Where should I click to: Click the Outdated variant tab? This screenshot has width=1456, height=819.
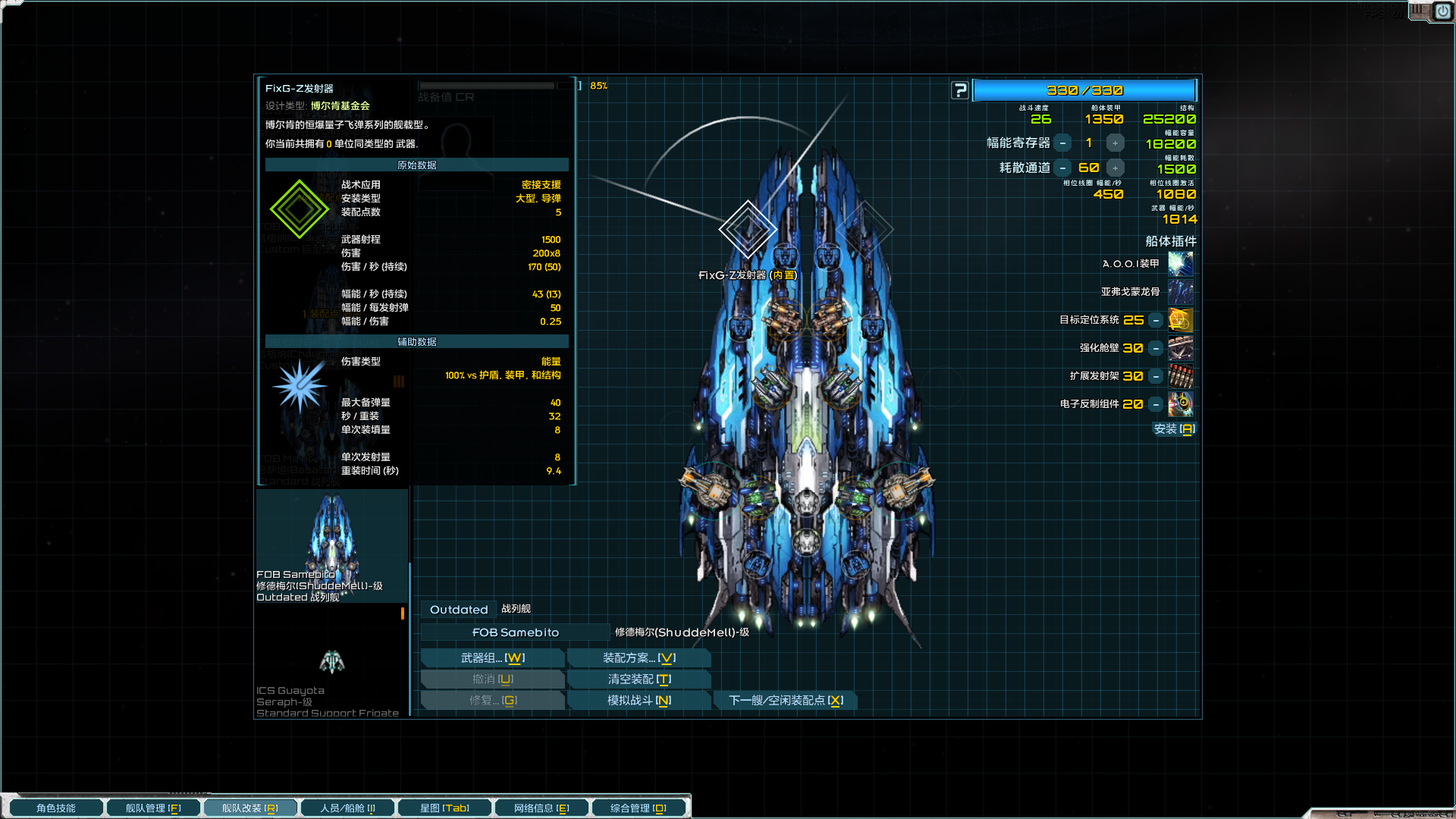[458, 609]
